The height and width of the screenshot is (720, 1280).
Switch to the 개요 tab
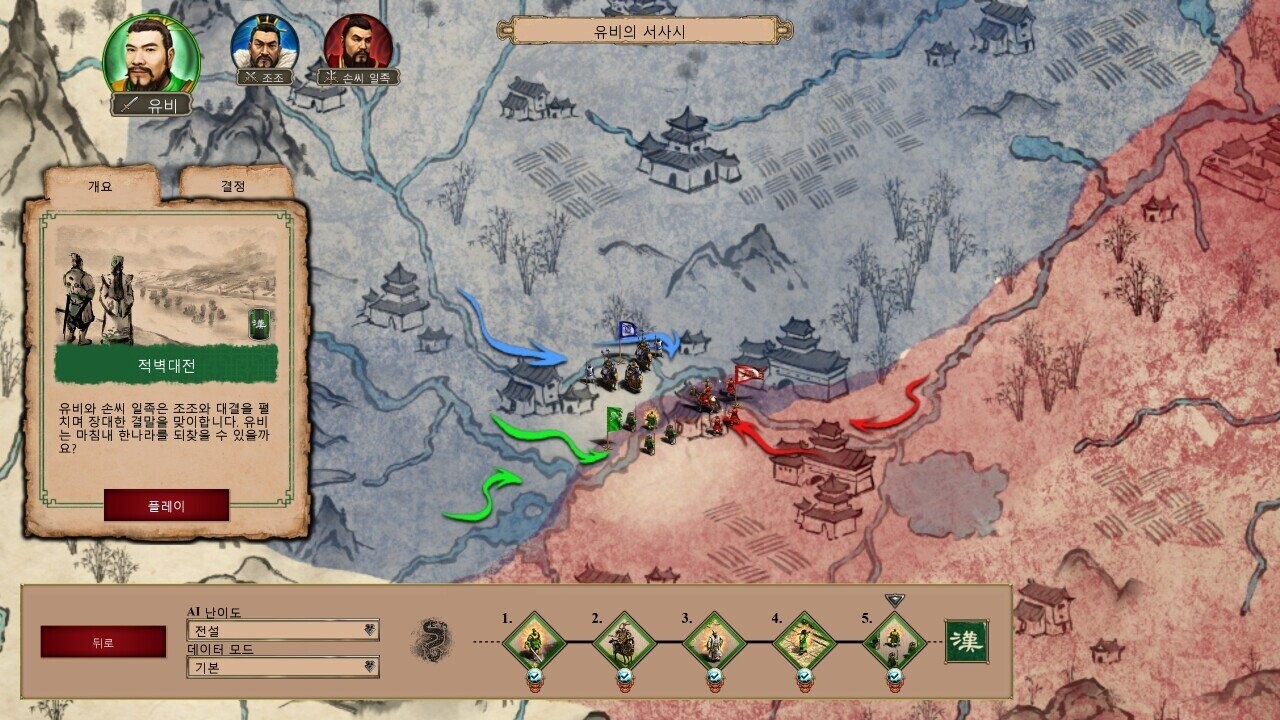point(101,186)
